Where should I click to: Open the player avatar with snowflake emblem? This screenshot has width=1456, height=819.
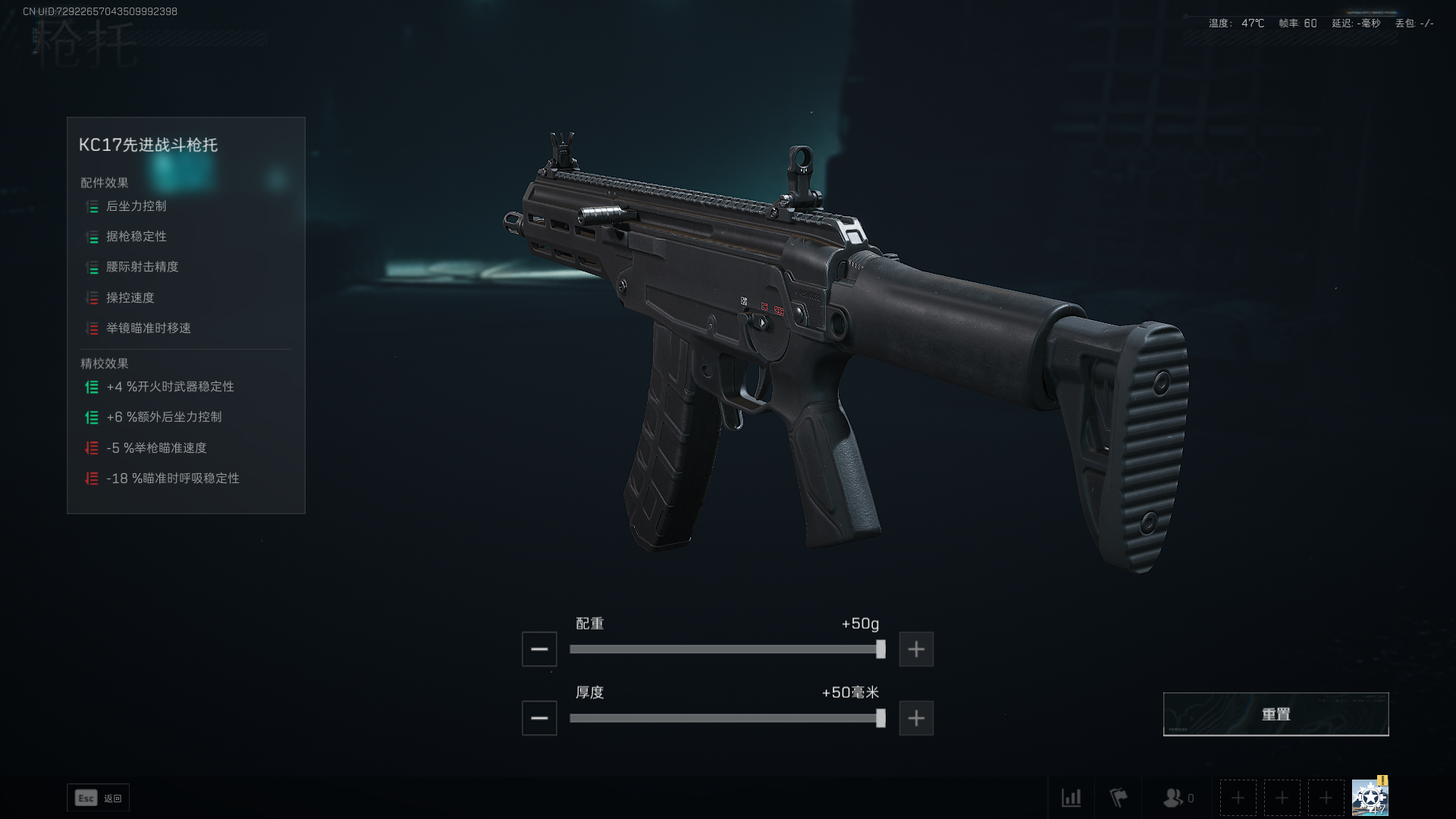1370,798
